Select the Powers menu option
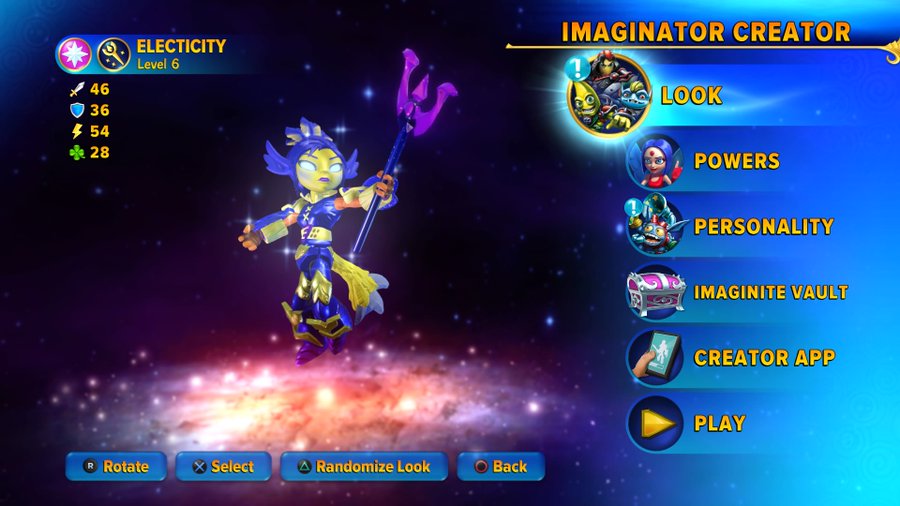Image resolution: width=900 pixels, height=506 pixels. pos(736,161)
